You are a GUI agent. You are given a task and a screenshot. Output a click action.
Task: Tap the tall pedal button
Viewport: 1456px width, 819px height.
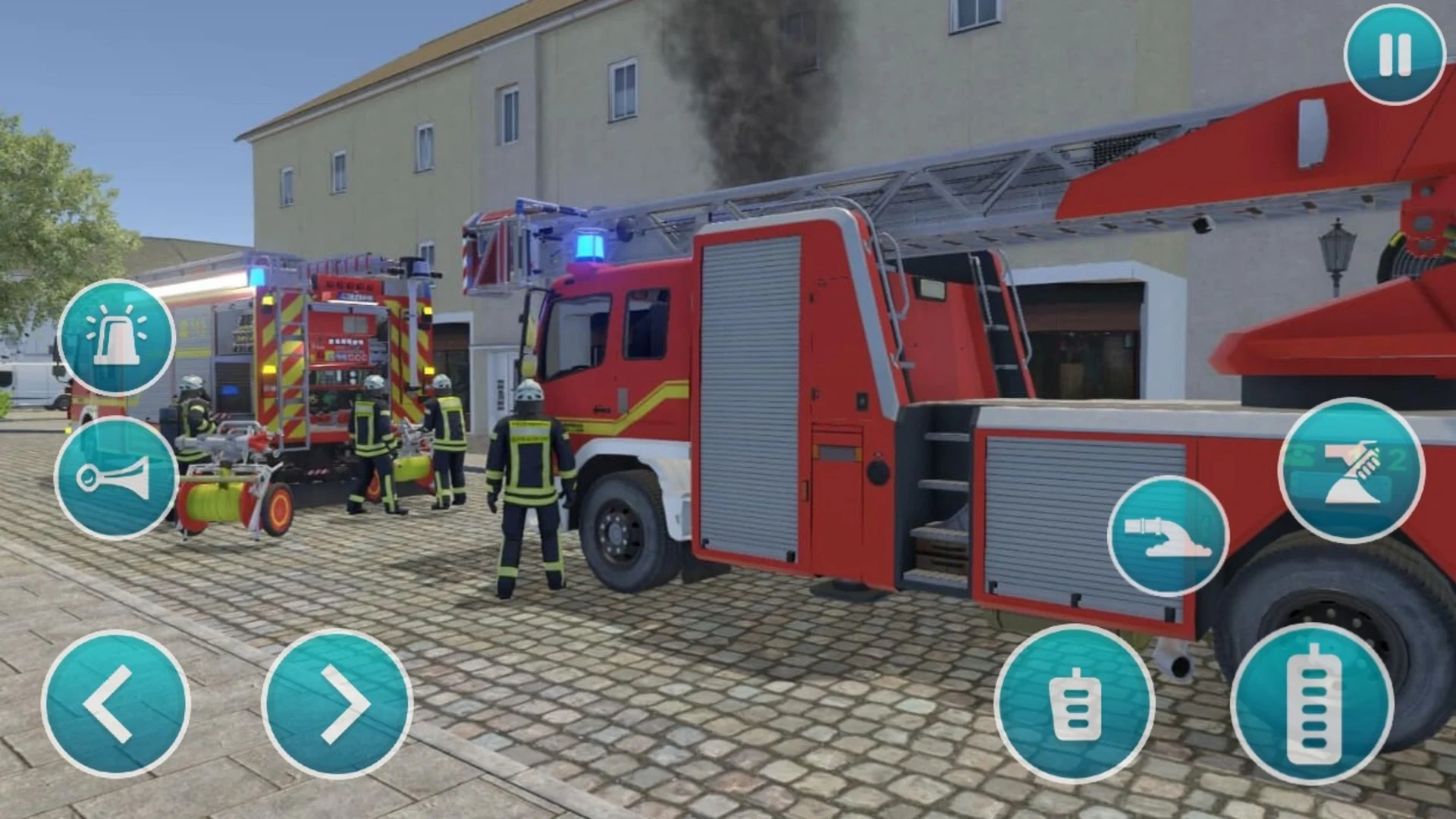tap(1312, 704)
